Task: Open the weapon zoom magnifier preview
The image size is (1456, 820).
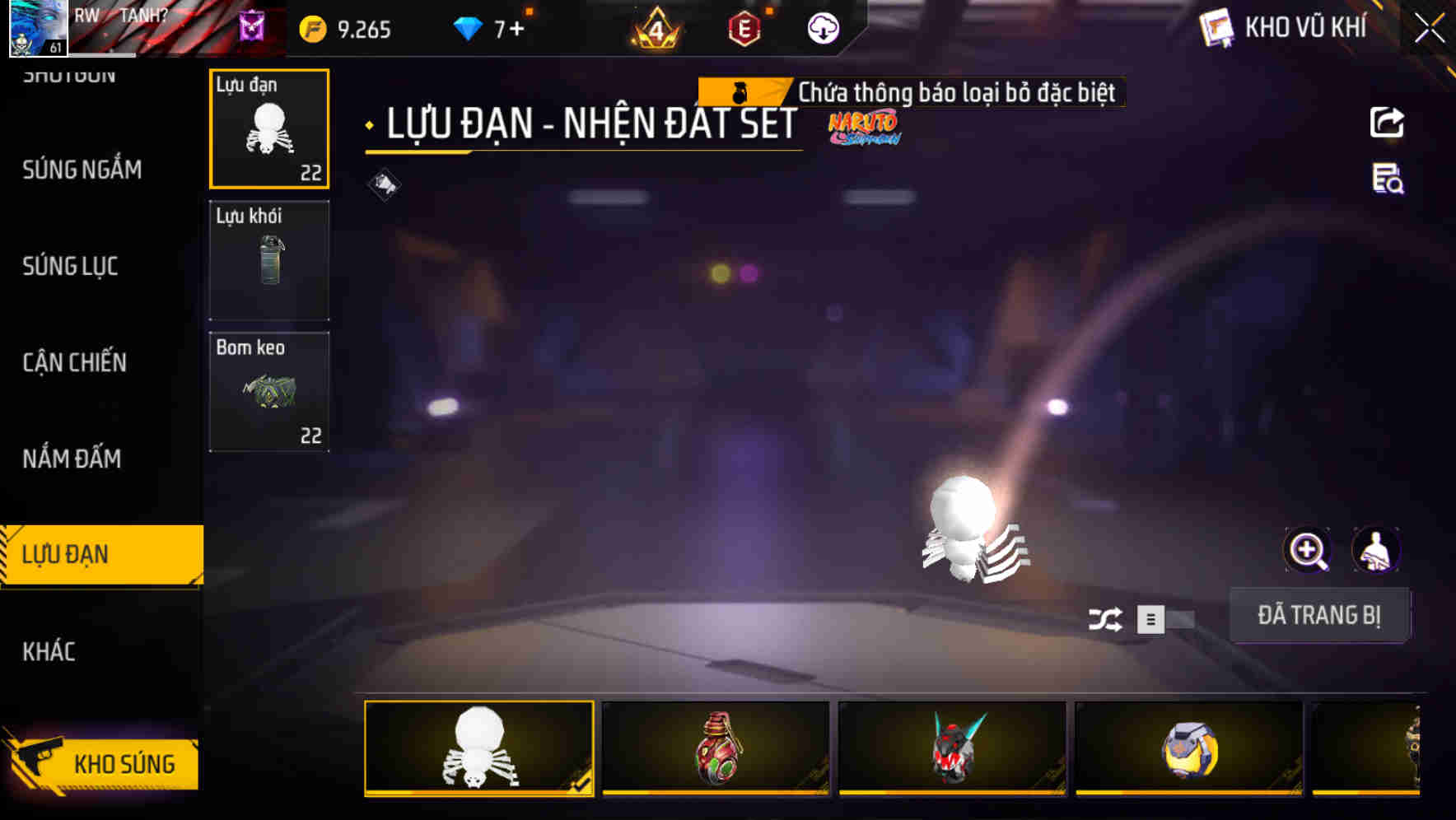Action: [x=1307, y=549]
